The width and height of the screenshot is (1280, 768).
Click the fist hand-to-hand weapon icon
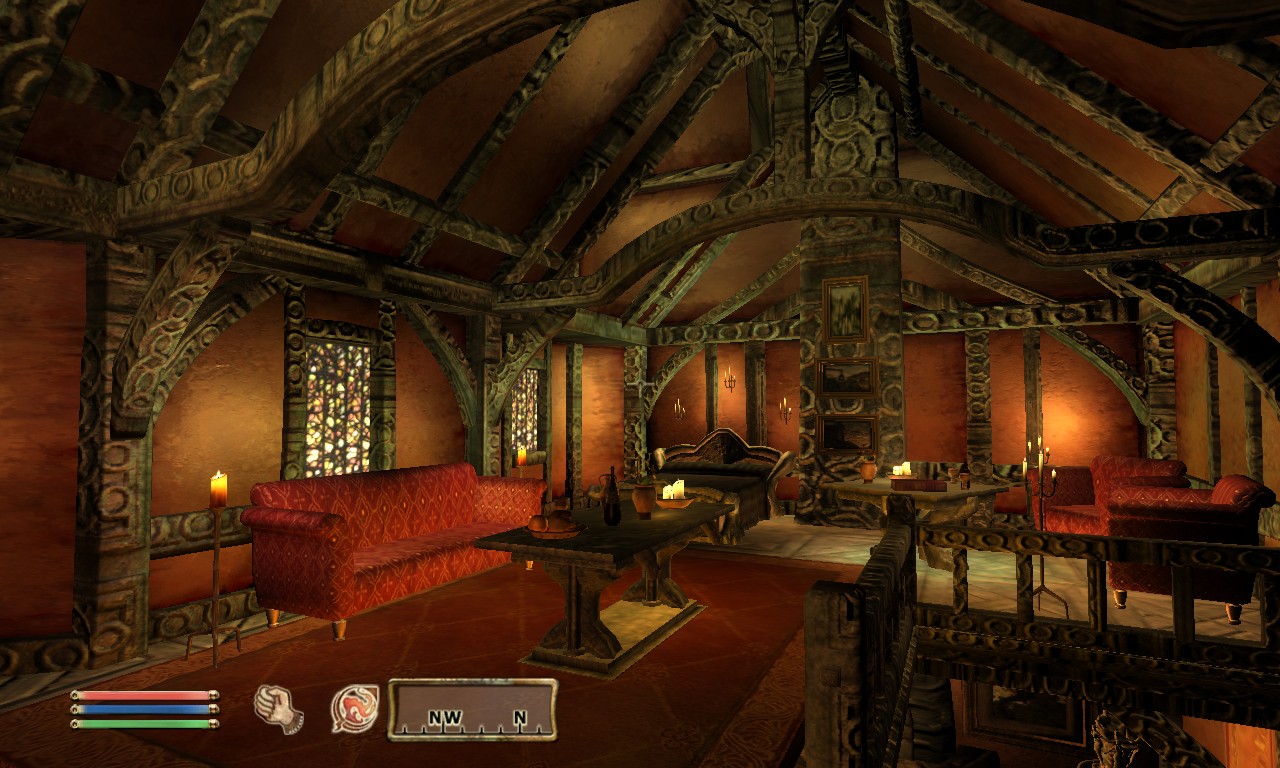tap(278, 708)
